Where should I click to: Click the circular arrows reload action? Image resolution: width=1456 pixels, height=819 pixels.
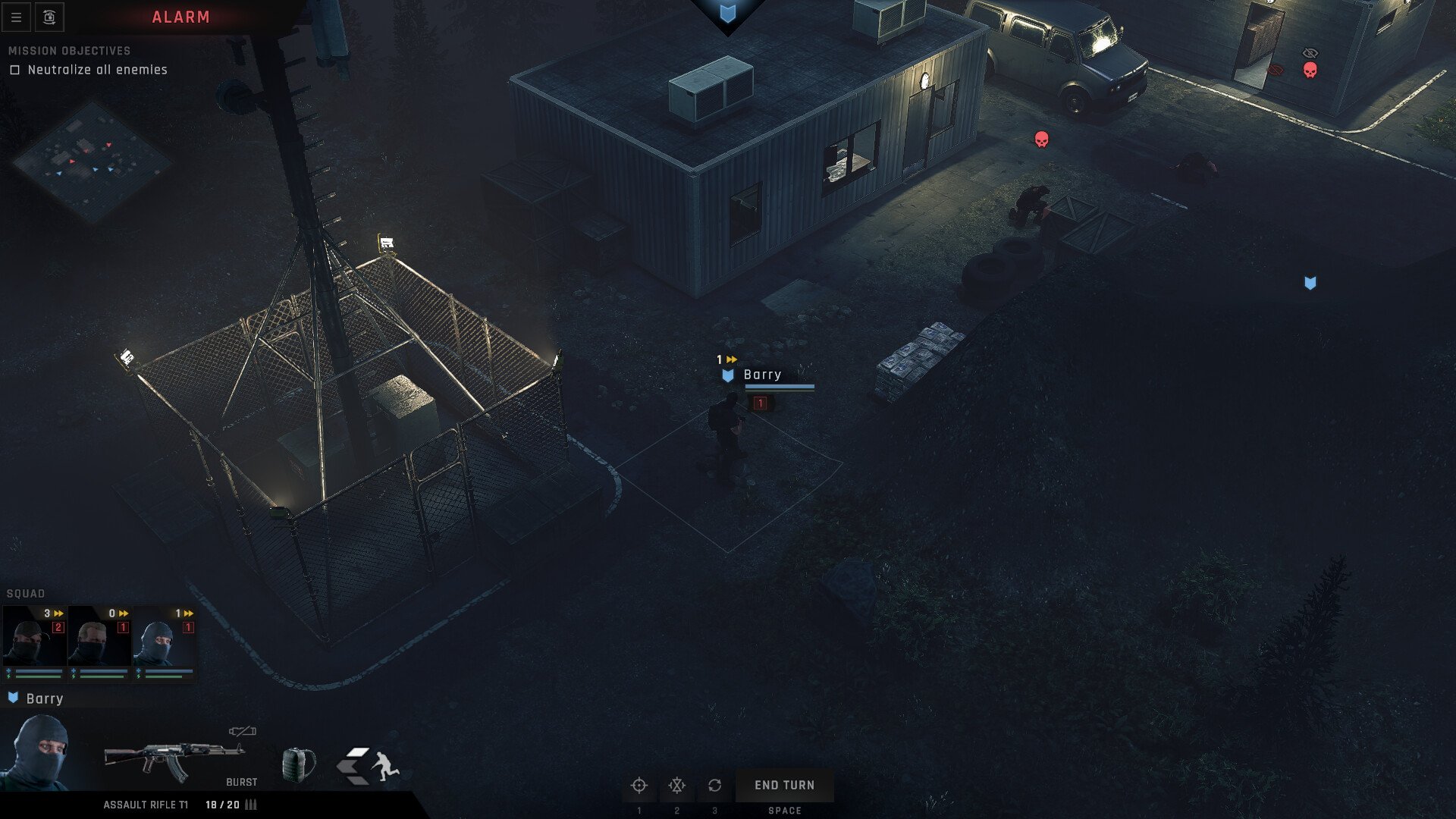pos(714,786)
